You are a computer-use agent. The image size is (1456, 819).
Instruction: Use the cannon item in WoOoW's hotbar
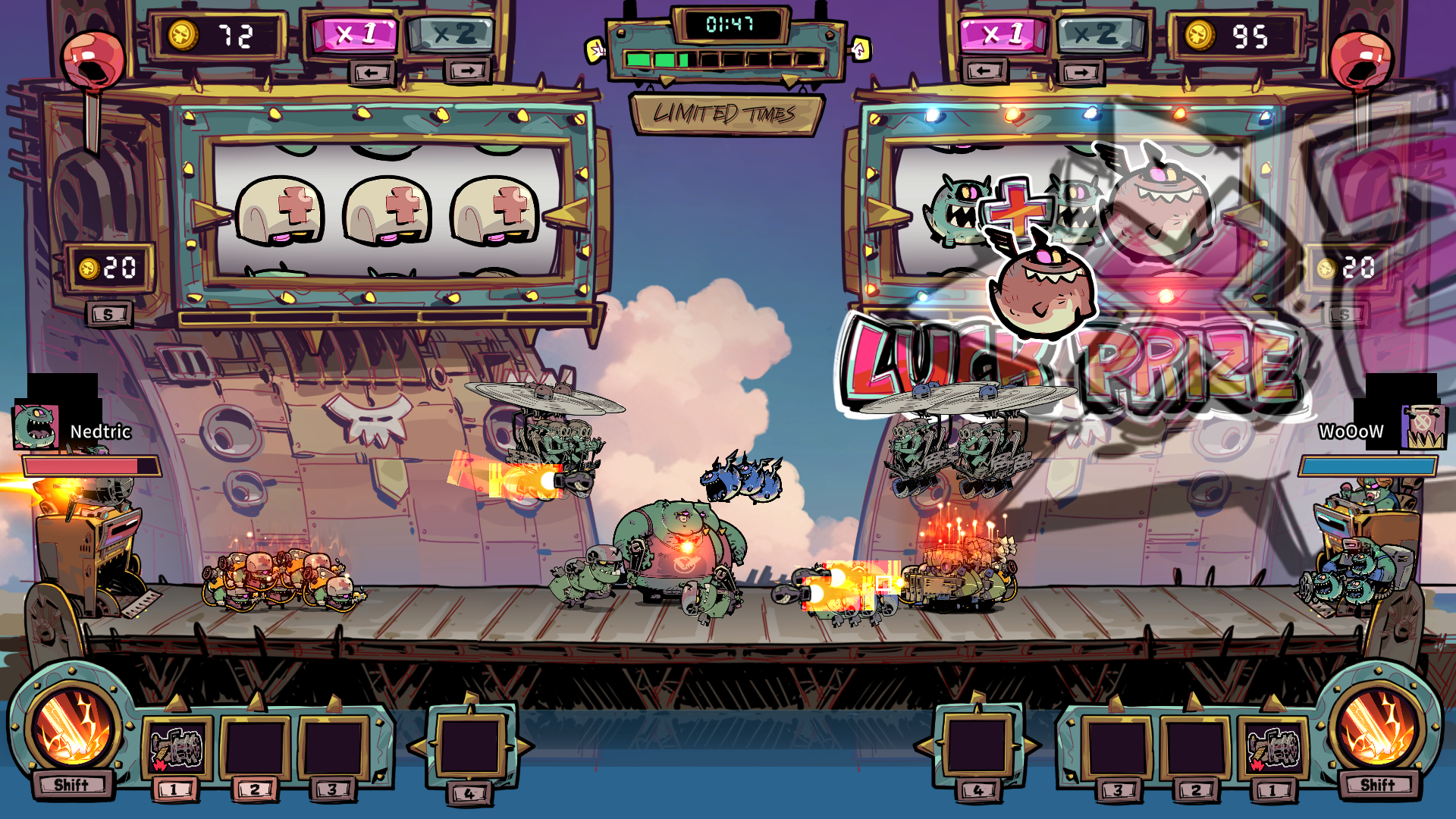tap(1274, 748)
